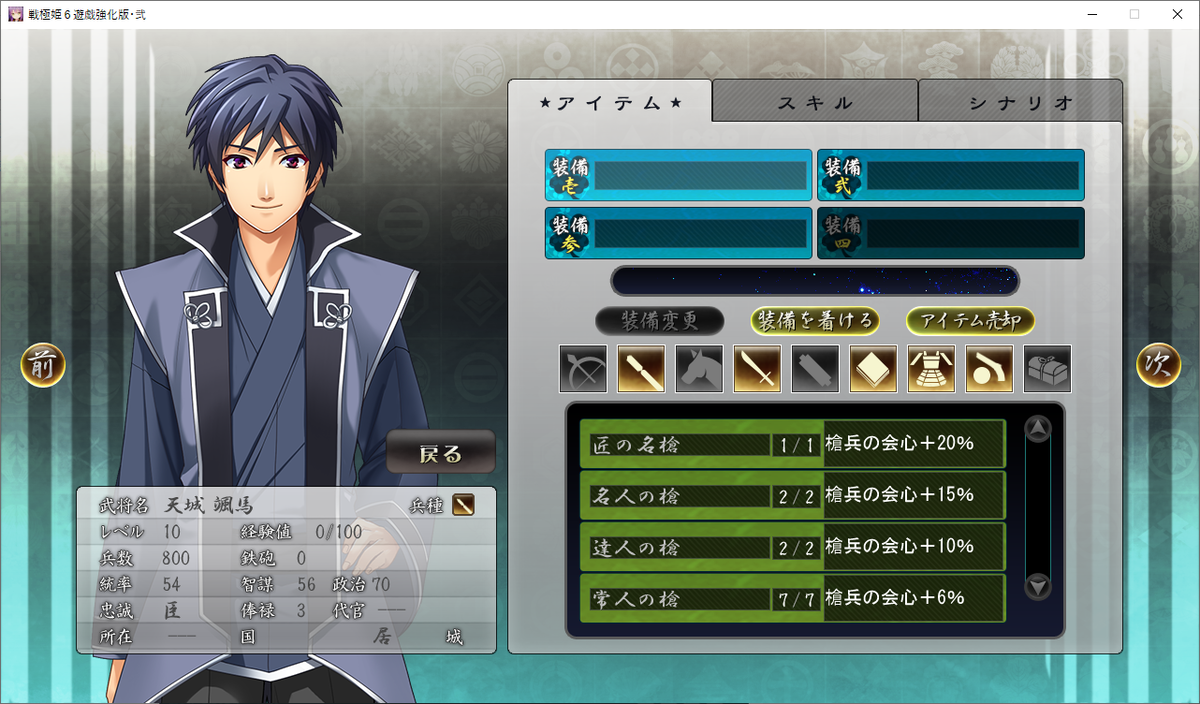Screen dimensions: 1200x704
Task: Choose equipment slot 参
Action: coord(678,233)
